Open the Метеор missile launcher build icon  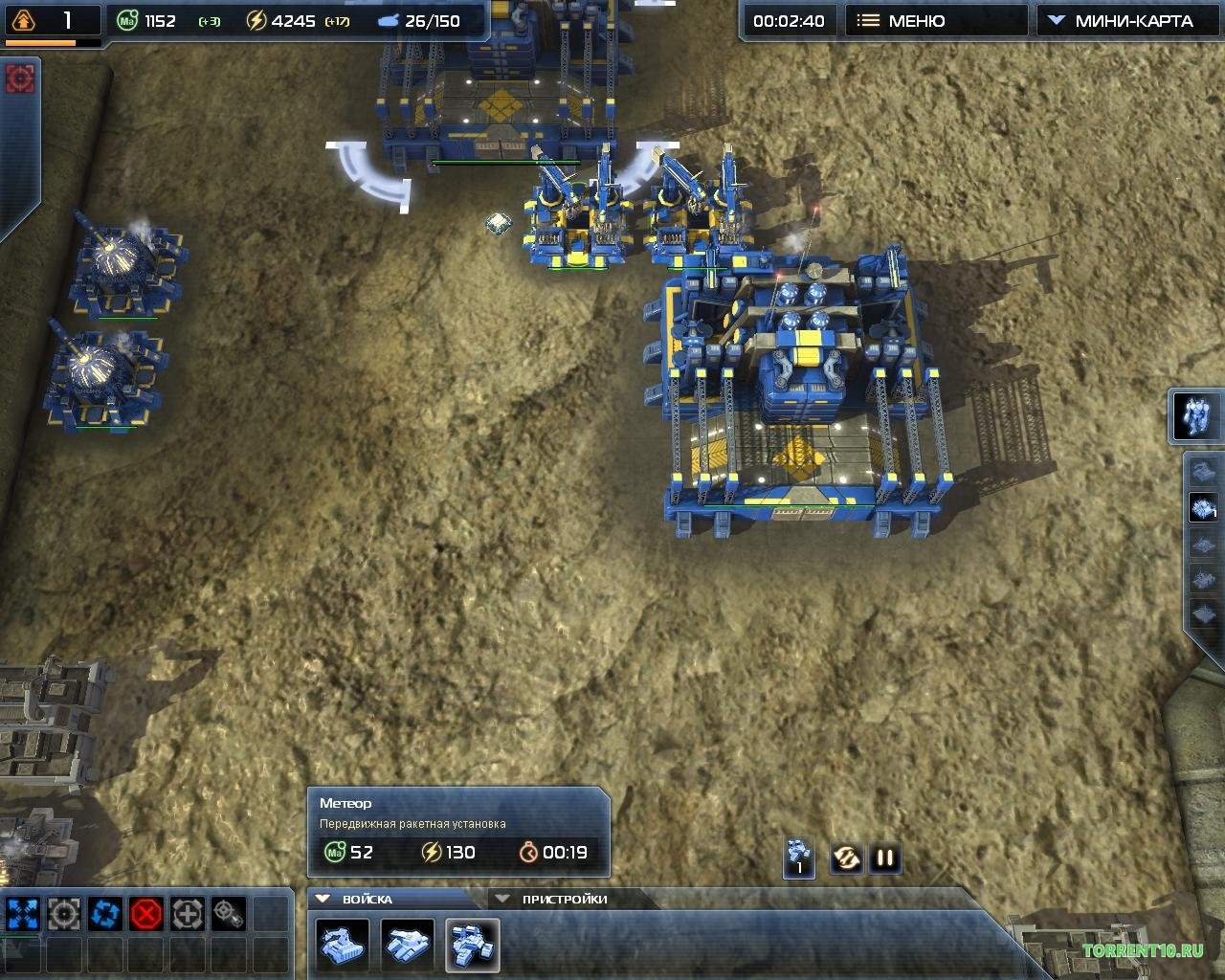pyautogui.click(x=472, y=946)
